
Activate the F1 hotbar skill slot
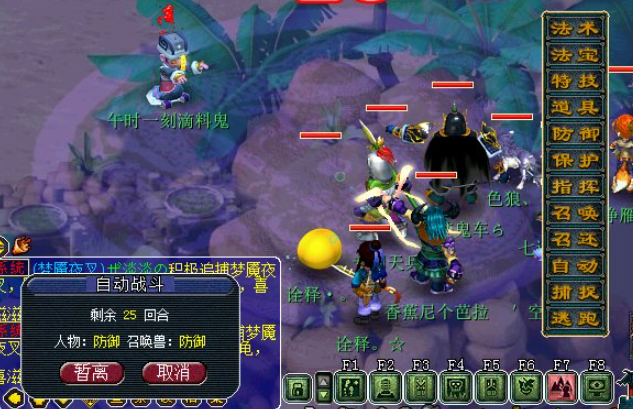coord(350,388)
